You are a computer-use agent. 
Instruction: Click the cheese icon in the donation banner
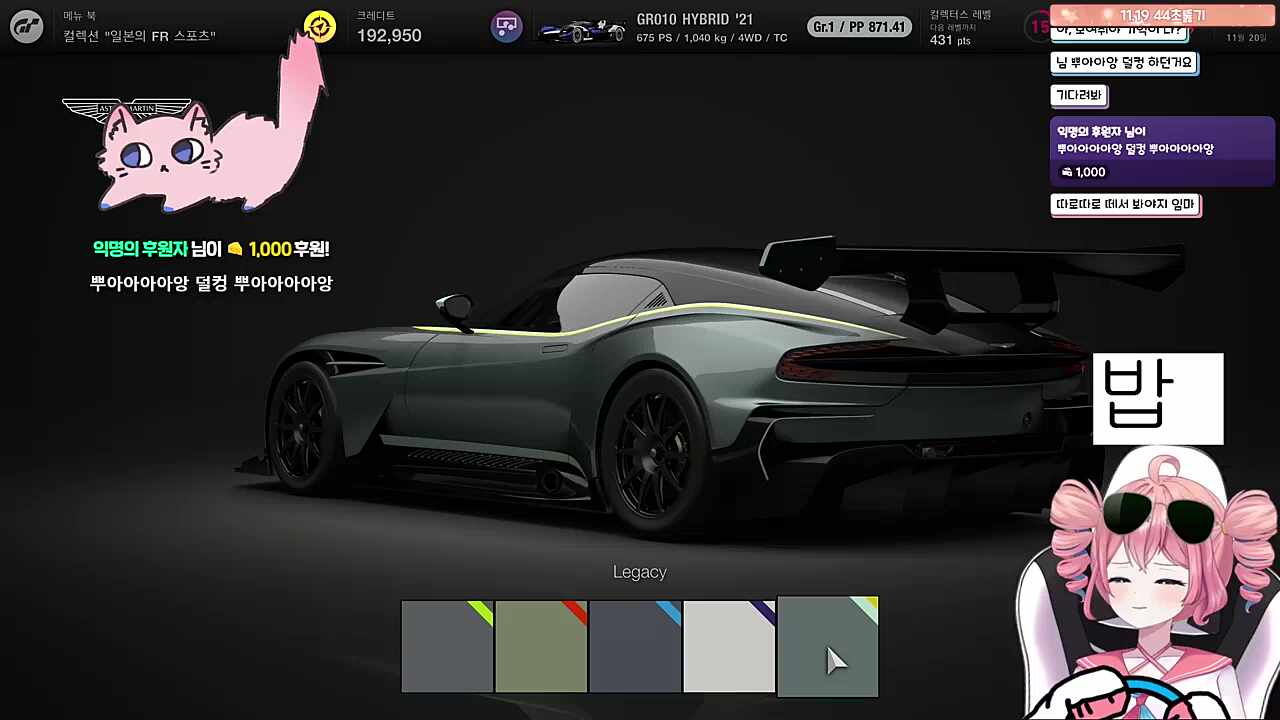[x=234, y=249]
